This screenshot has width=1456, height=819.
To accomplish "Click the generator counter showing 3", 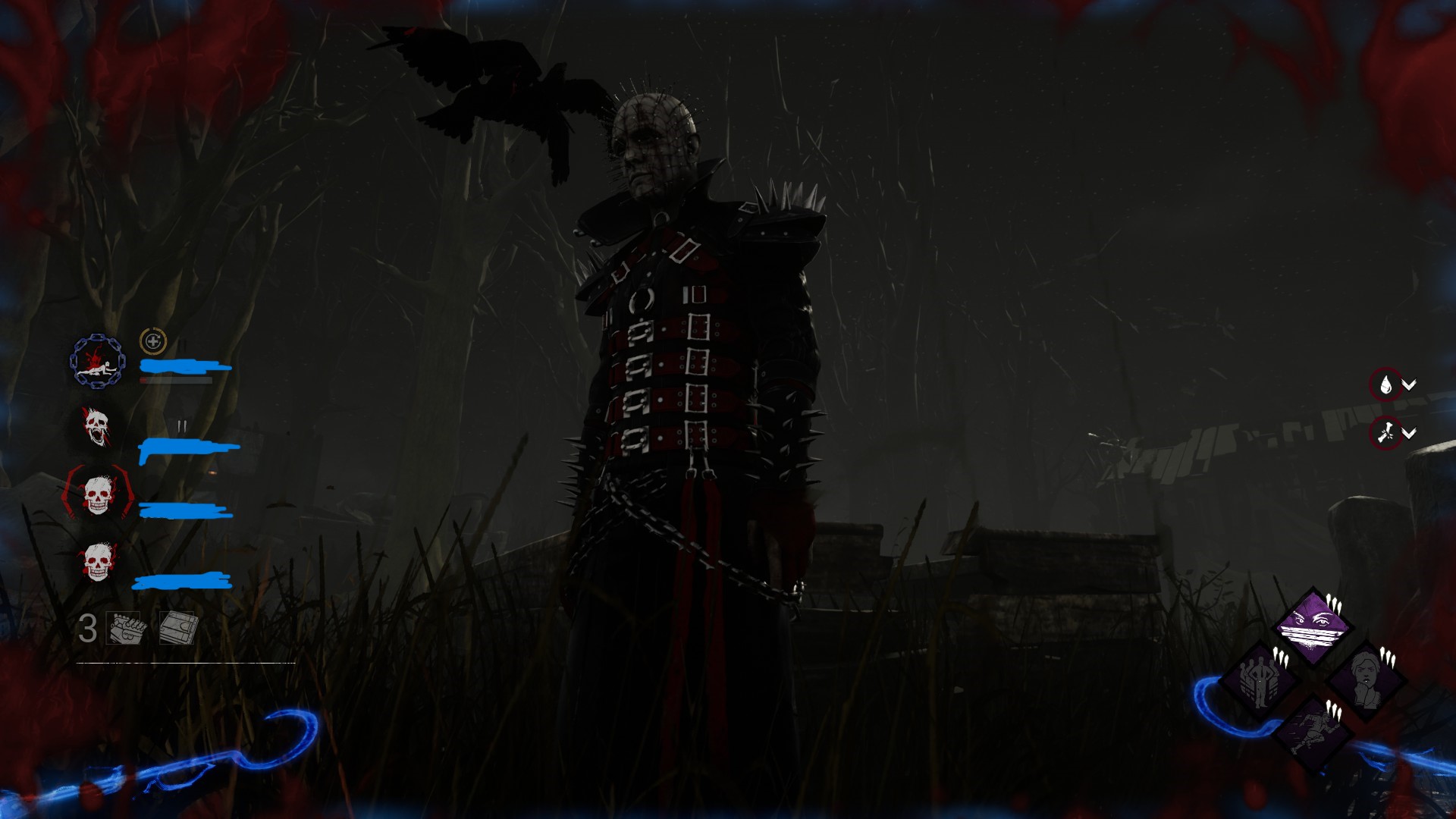I will click(87, 628).
